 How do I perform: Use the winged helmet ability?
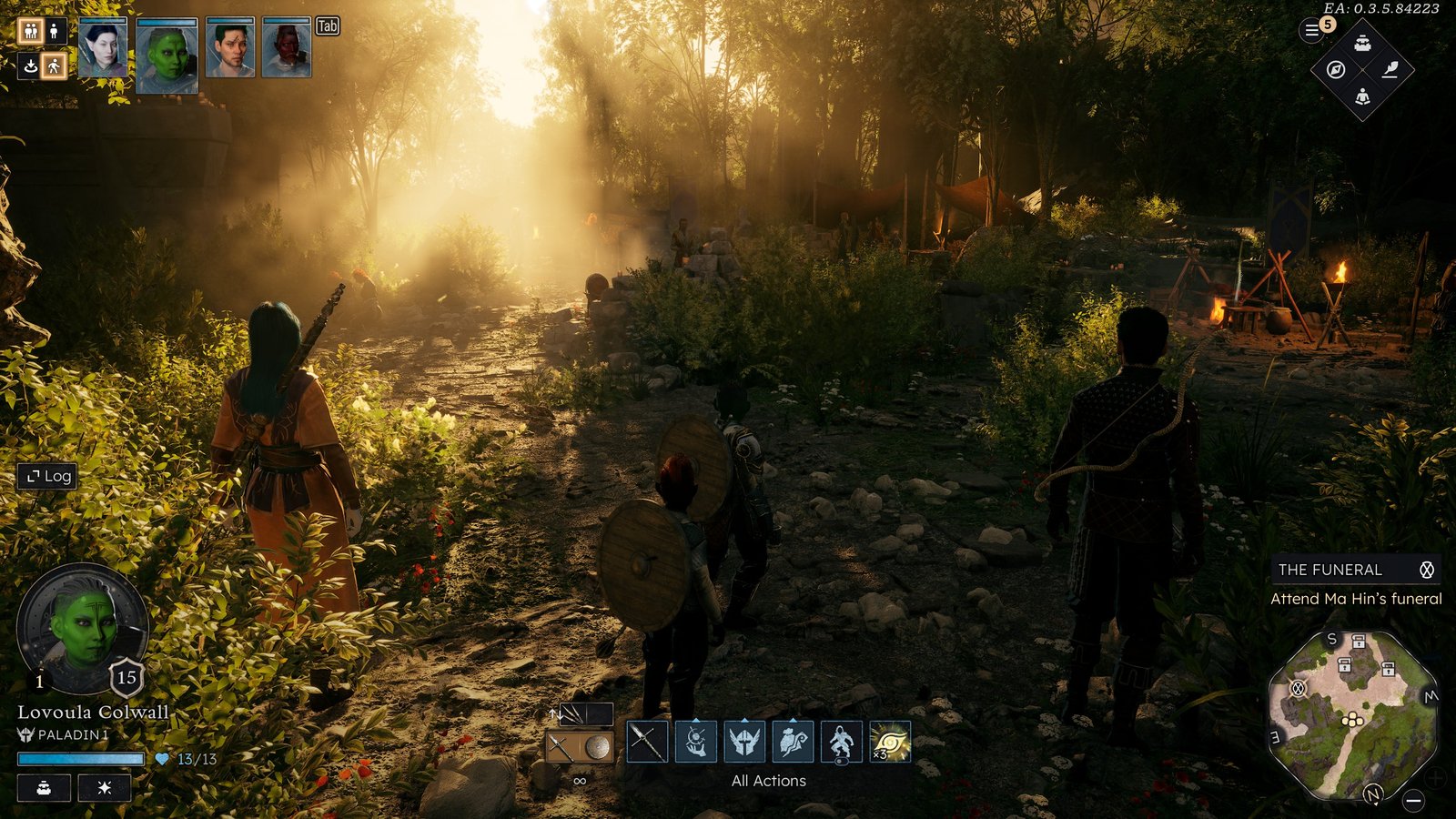(x=744, y=742)
